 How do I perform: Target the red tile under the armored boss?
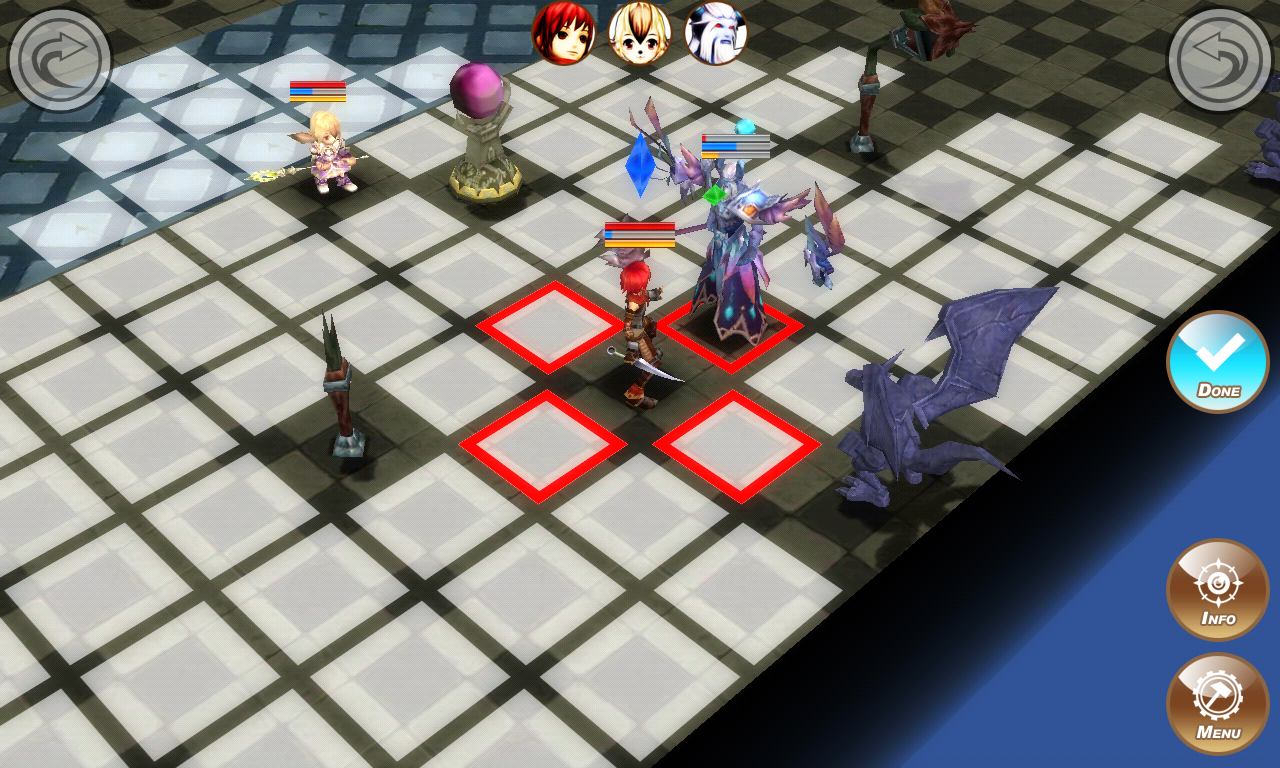[733, 332]
